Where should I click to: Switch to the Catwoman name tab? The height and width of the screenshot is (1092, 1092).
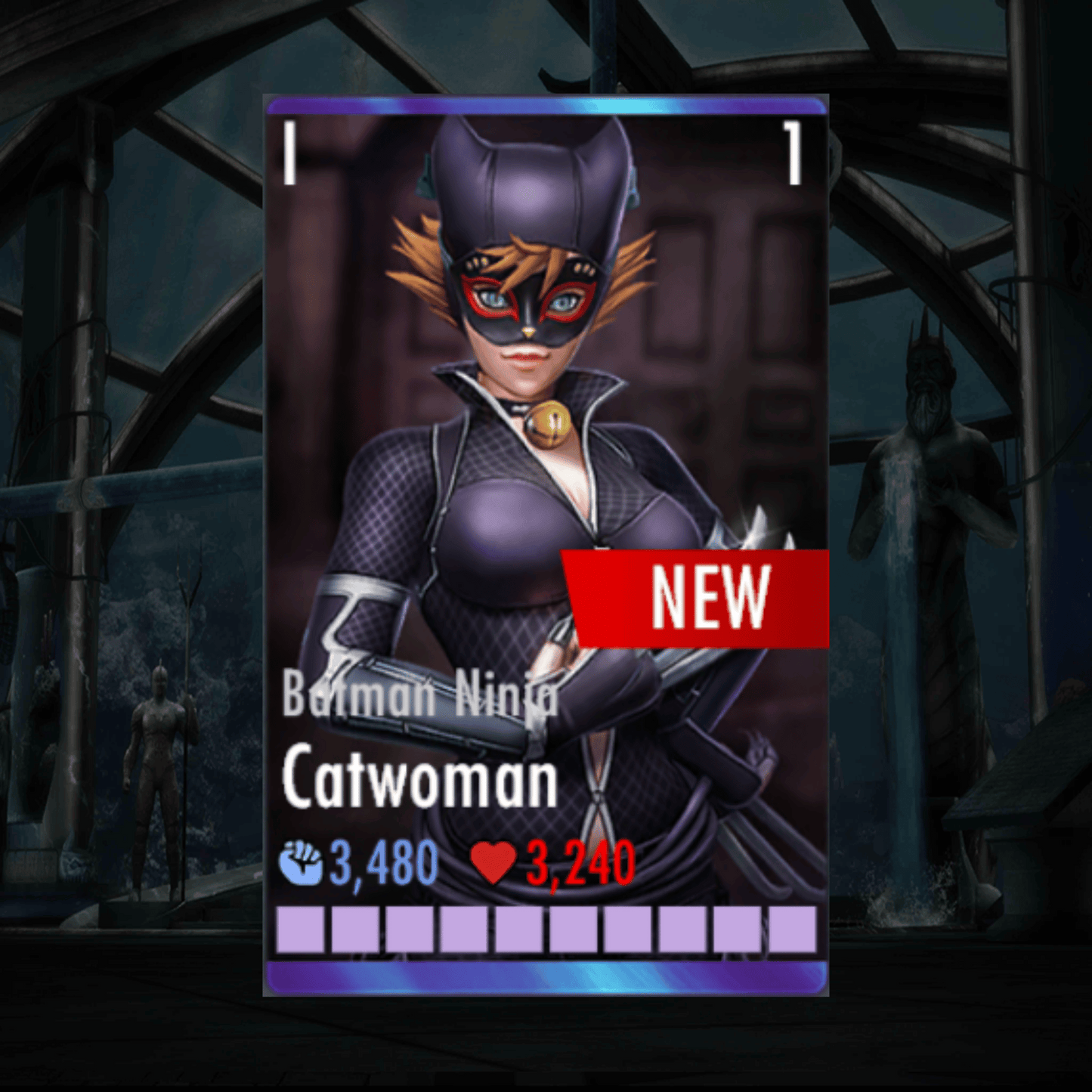pos(421,780)
